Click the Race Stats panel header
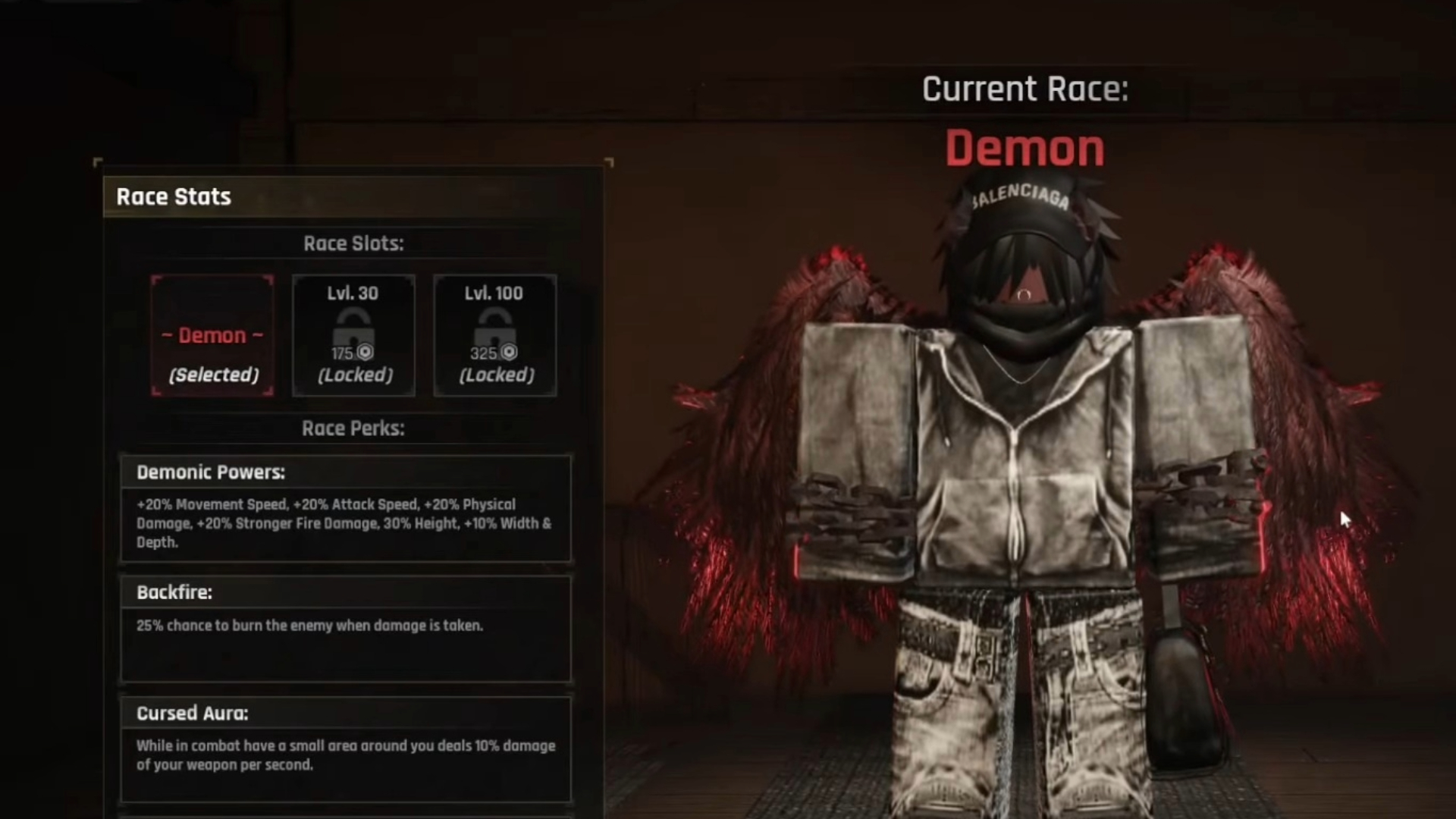The width and height of the screenshot is (1456, 819). point(173,196)
